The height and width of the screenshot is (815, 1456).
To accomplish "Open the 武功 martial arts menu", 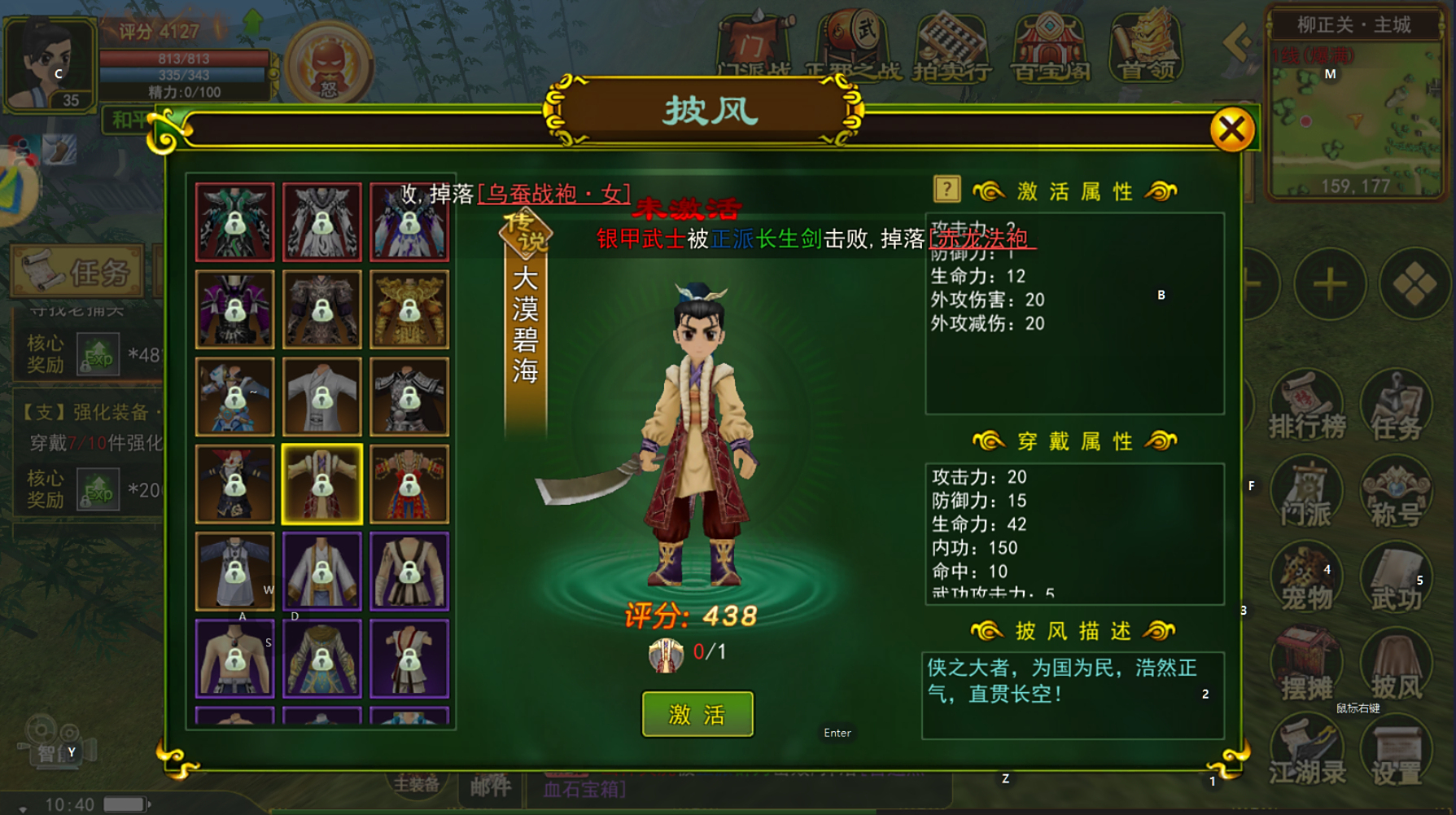I will pyautogui.click(x=1396, y=581).
